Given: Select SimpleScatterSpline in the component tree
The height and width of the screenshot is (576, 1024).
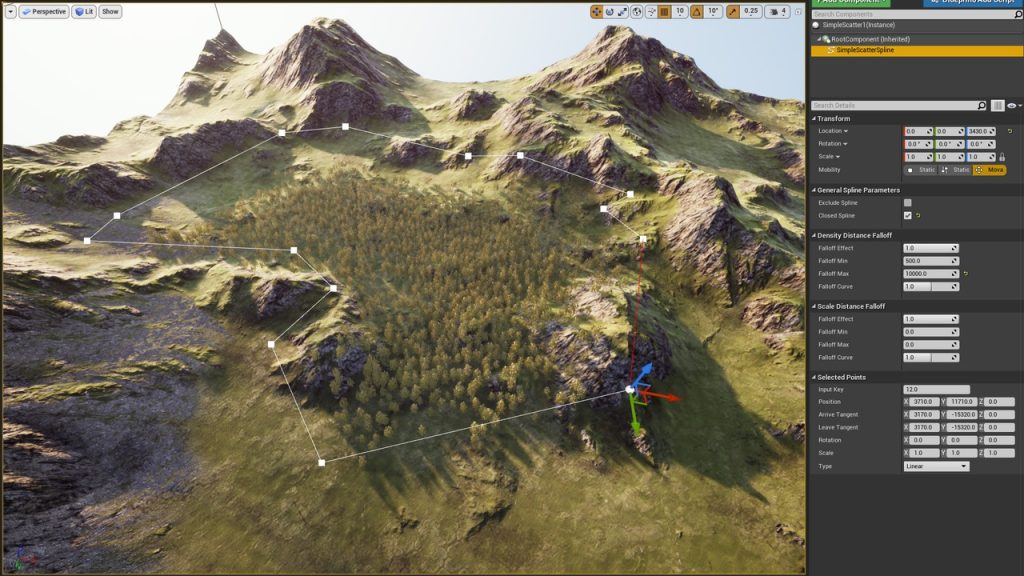Looking at the screenshot, I should [x=866, y=50].
